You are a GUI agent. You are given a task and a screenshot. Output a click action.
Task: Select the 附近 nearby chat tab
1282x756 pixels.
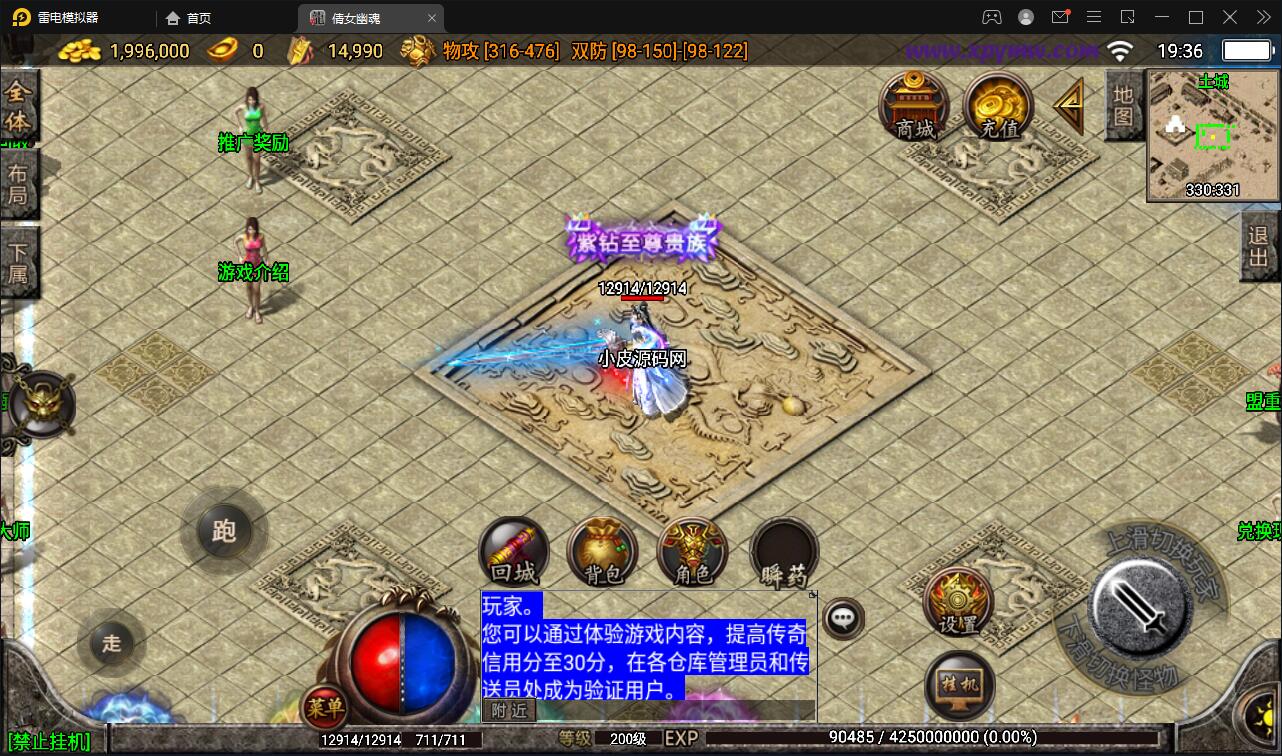tap(508, 710)
